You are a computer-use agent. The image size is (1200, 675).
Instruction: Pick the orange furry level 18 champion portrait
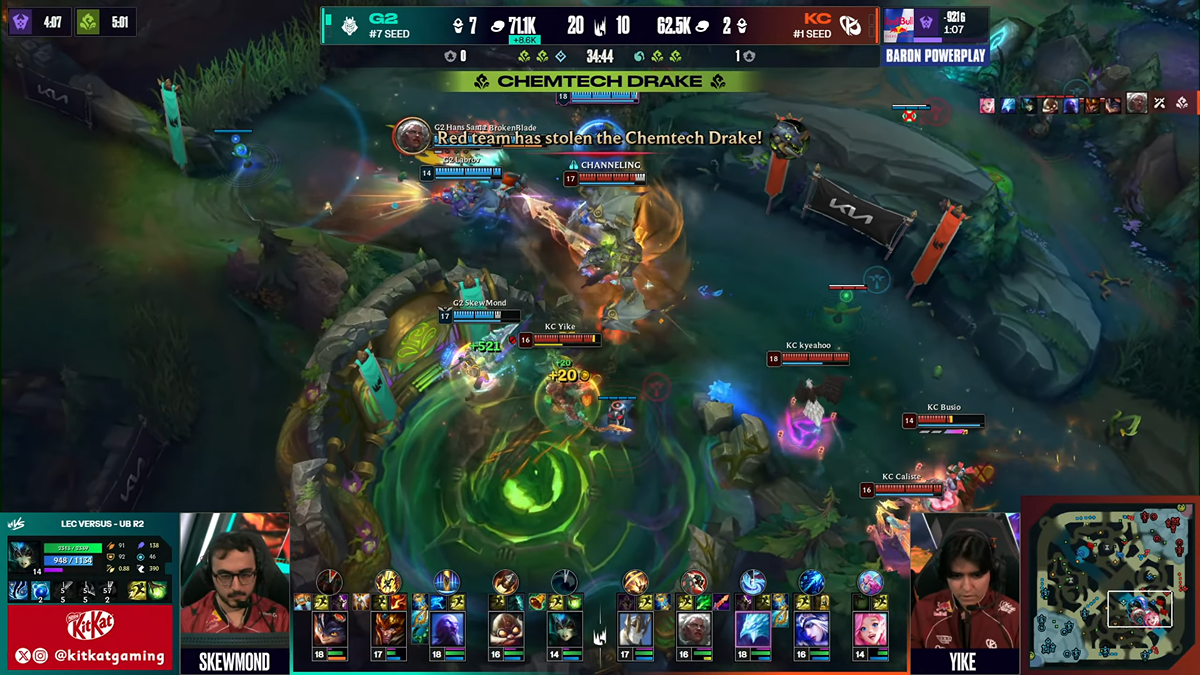(x=330, y=629)
